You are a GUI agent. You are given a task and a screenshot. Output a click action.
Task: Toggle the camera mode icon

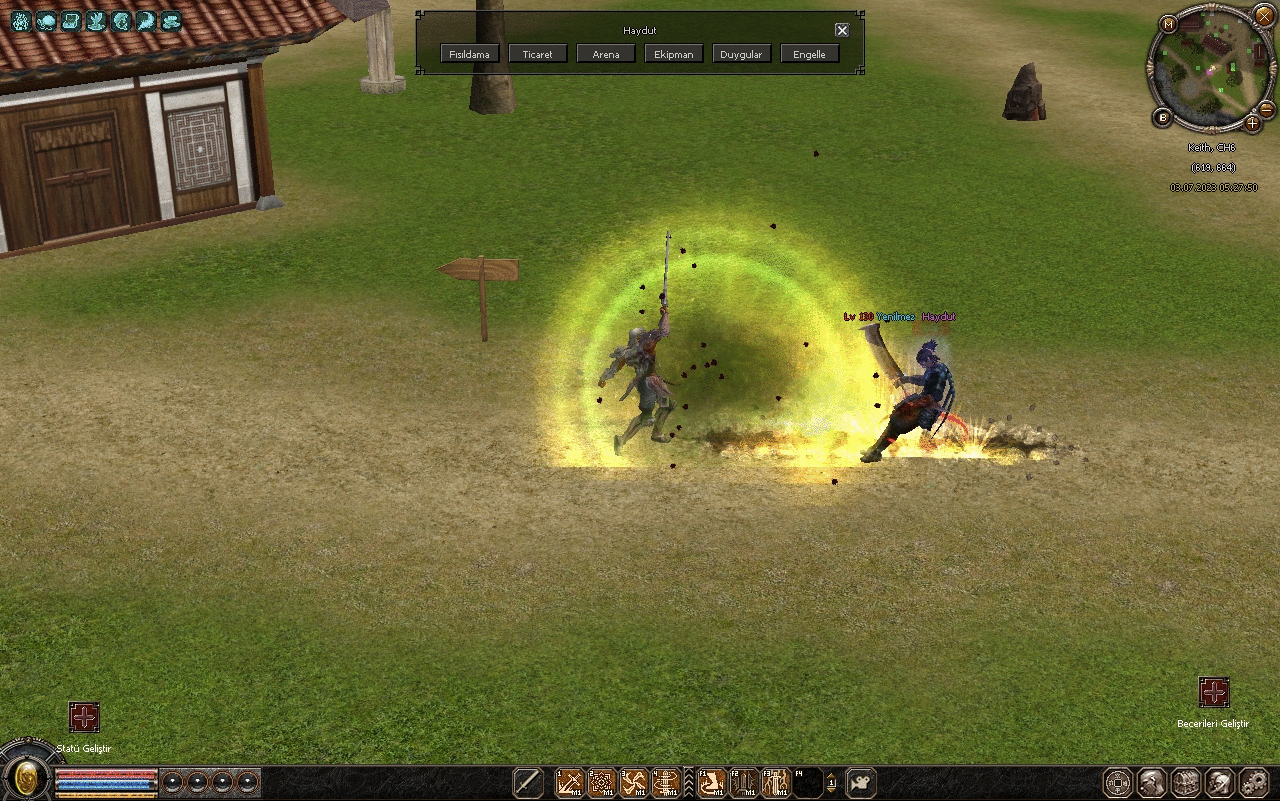[x=861, y=782]
